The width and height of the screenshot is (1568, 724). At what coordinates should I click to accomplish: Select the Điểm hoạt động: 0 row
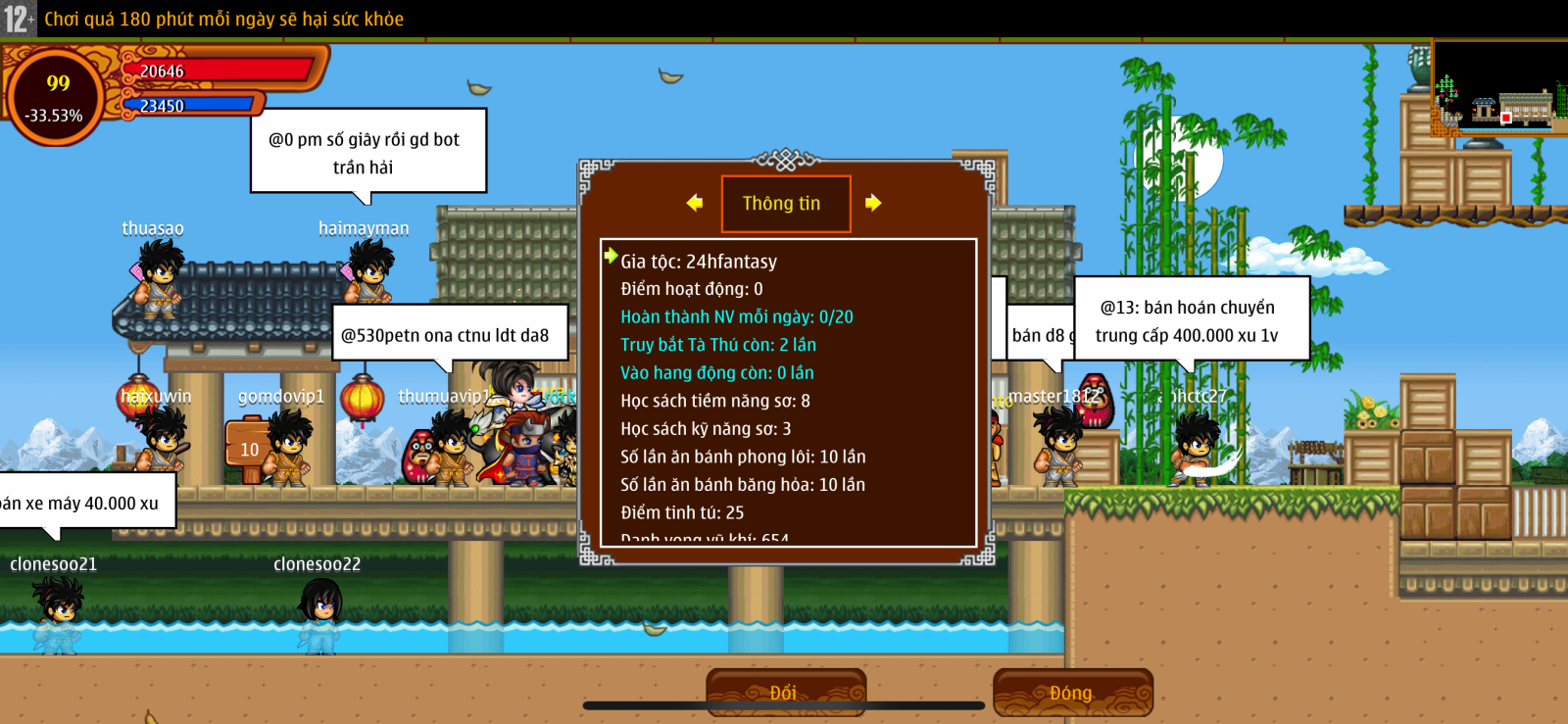point(691,289)
